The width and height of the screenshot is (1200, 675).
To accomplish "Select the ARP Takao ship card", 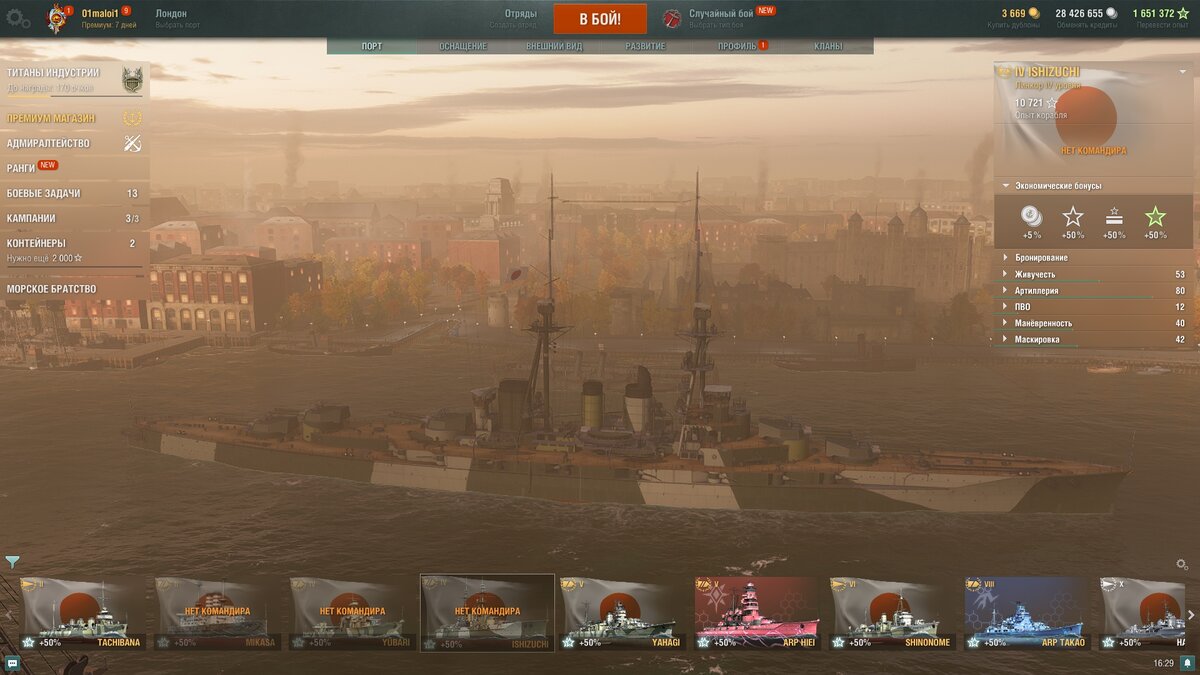I will point(1026,612).
